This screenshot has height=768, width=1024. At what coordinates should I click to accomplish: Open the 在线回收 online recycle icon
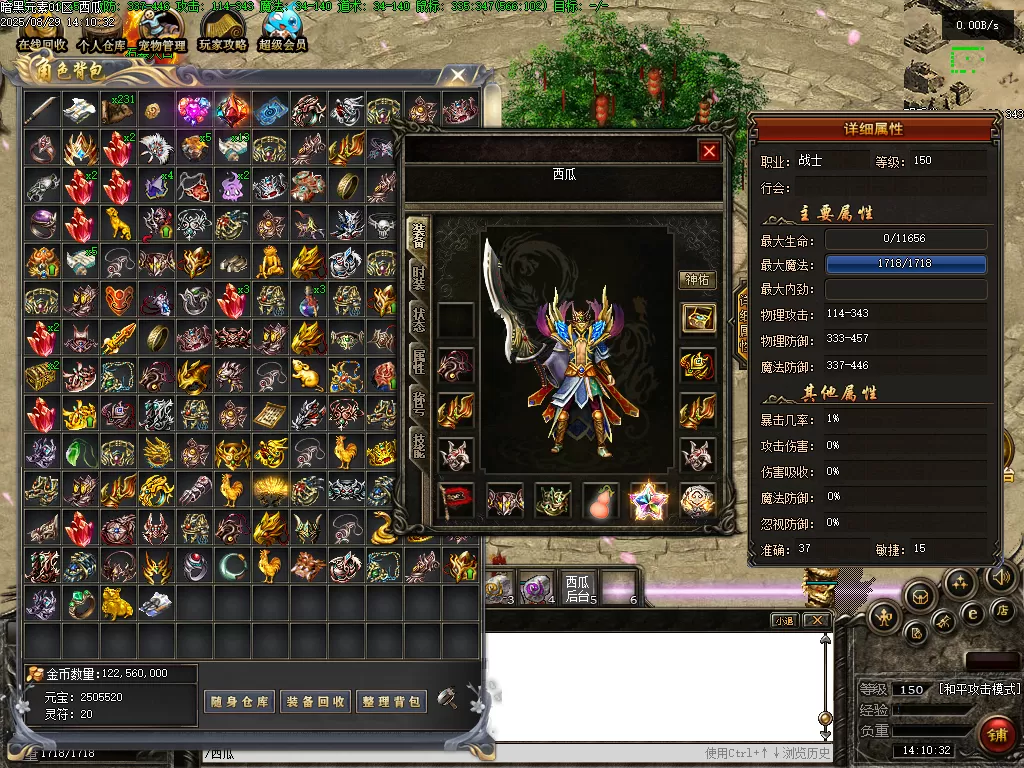tap(42, 30)
